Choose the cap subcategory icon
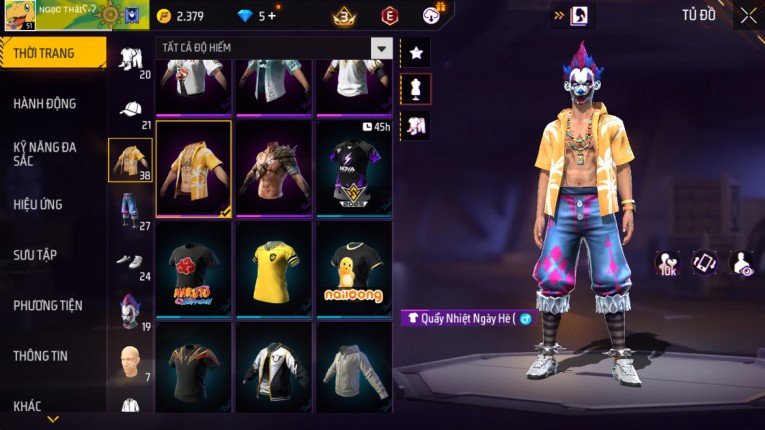 point(130,110)
